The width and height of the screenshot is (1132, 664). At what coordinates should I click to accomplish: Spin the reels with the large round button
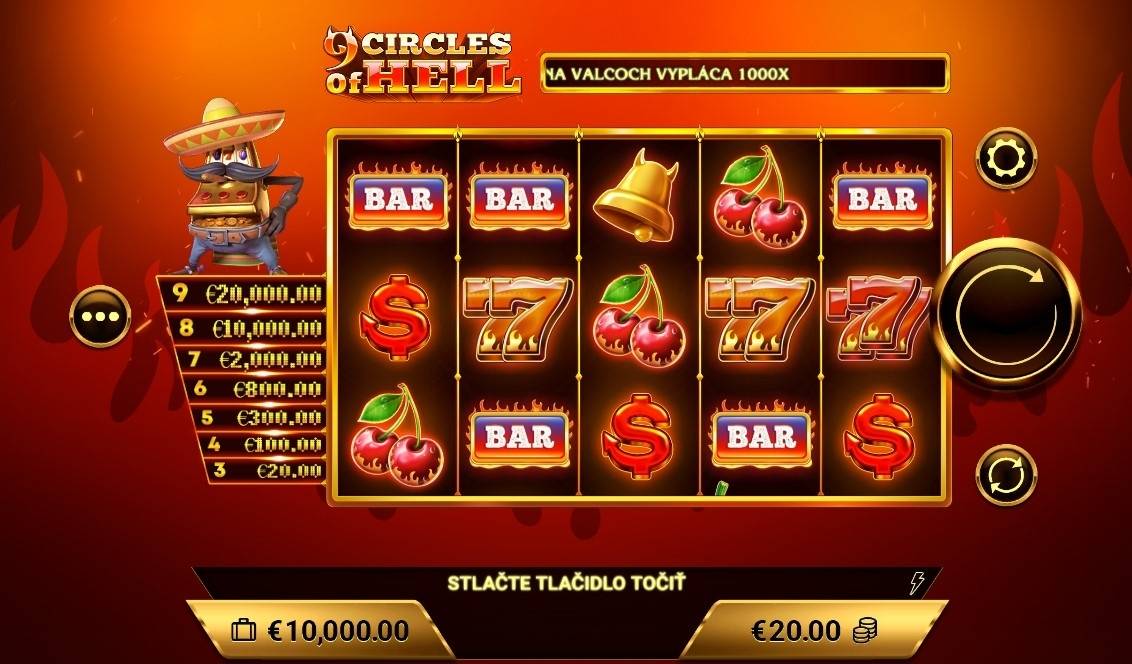coord(1007,314)
